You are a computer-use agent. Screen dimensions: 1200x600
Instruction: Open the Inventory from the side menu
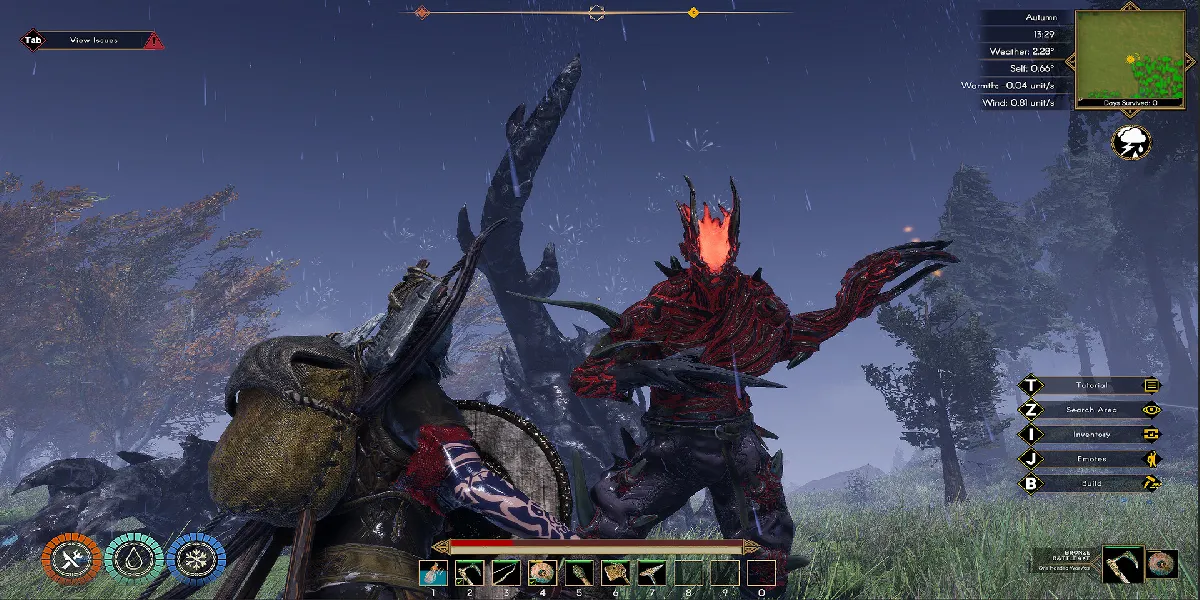click(1090, 434)
